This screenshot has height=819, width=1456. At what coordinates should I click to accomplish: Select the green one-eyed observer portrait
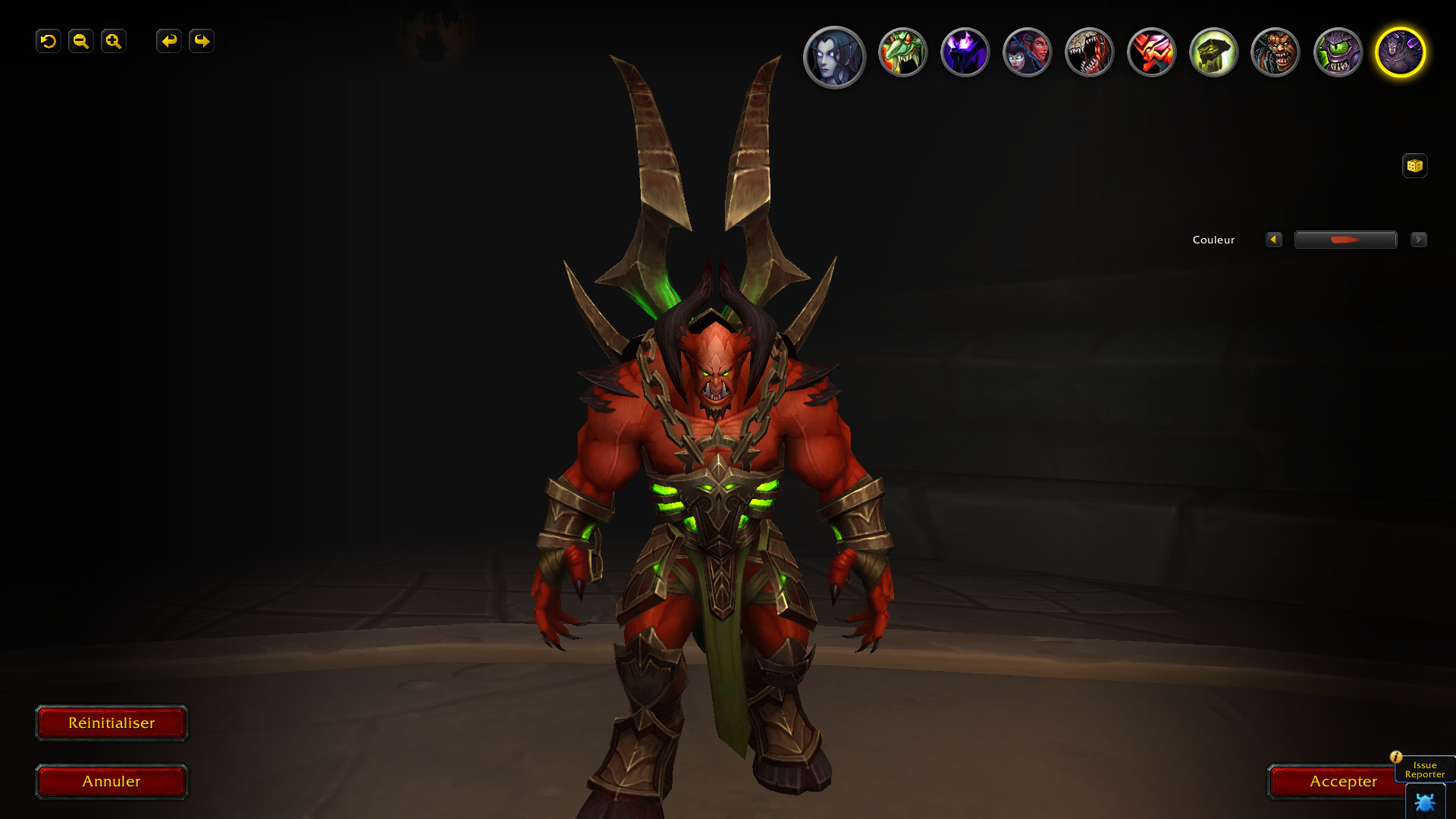point(1338,53)
